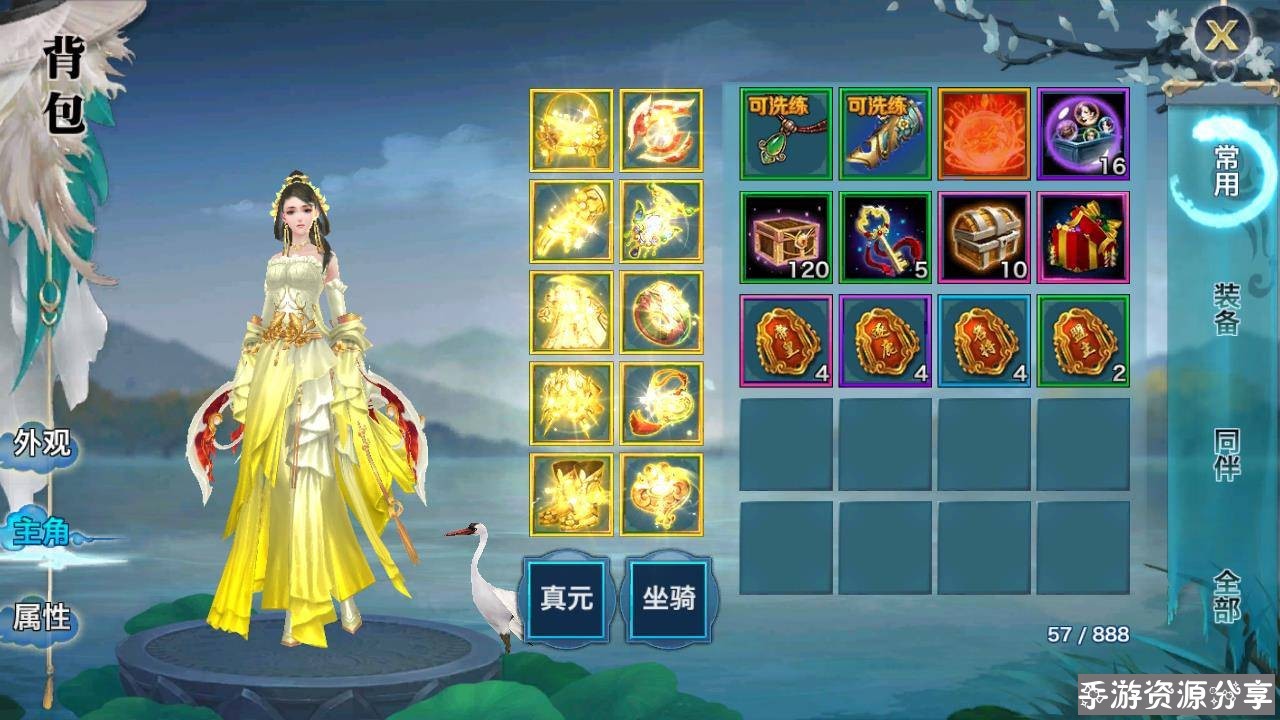Select the 可洗练 glowing weapon item
The image size is (1280, 720).
(885, 135)
